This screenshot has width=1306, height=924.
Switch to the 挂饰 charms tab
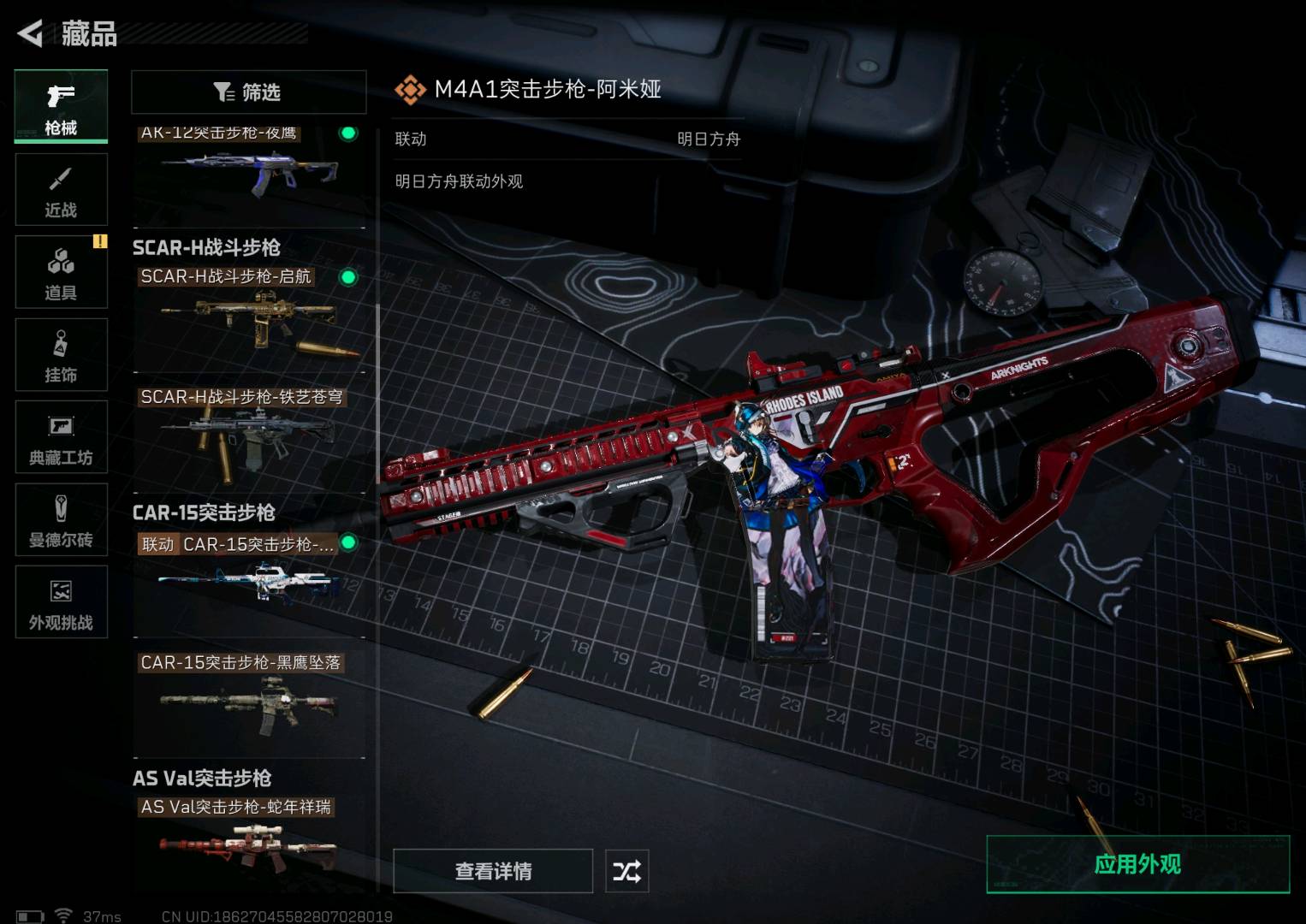tap(61, 355)
